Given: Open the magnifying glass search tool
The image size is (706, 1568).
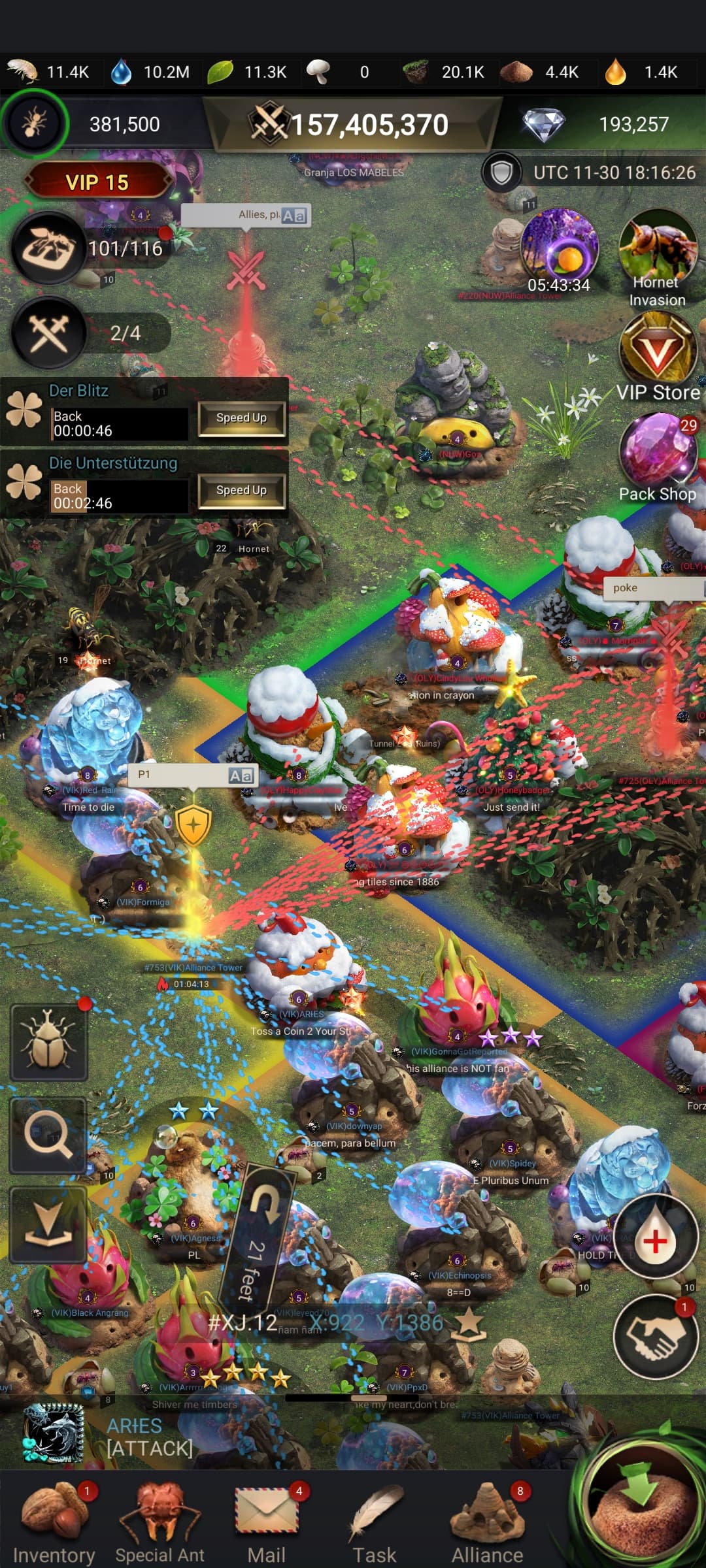Looking at the screenshot, I should [48, 1135].
